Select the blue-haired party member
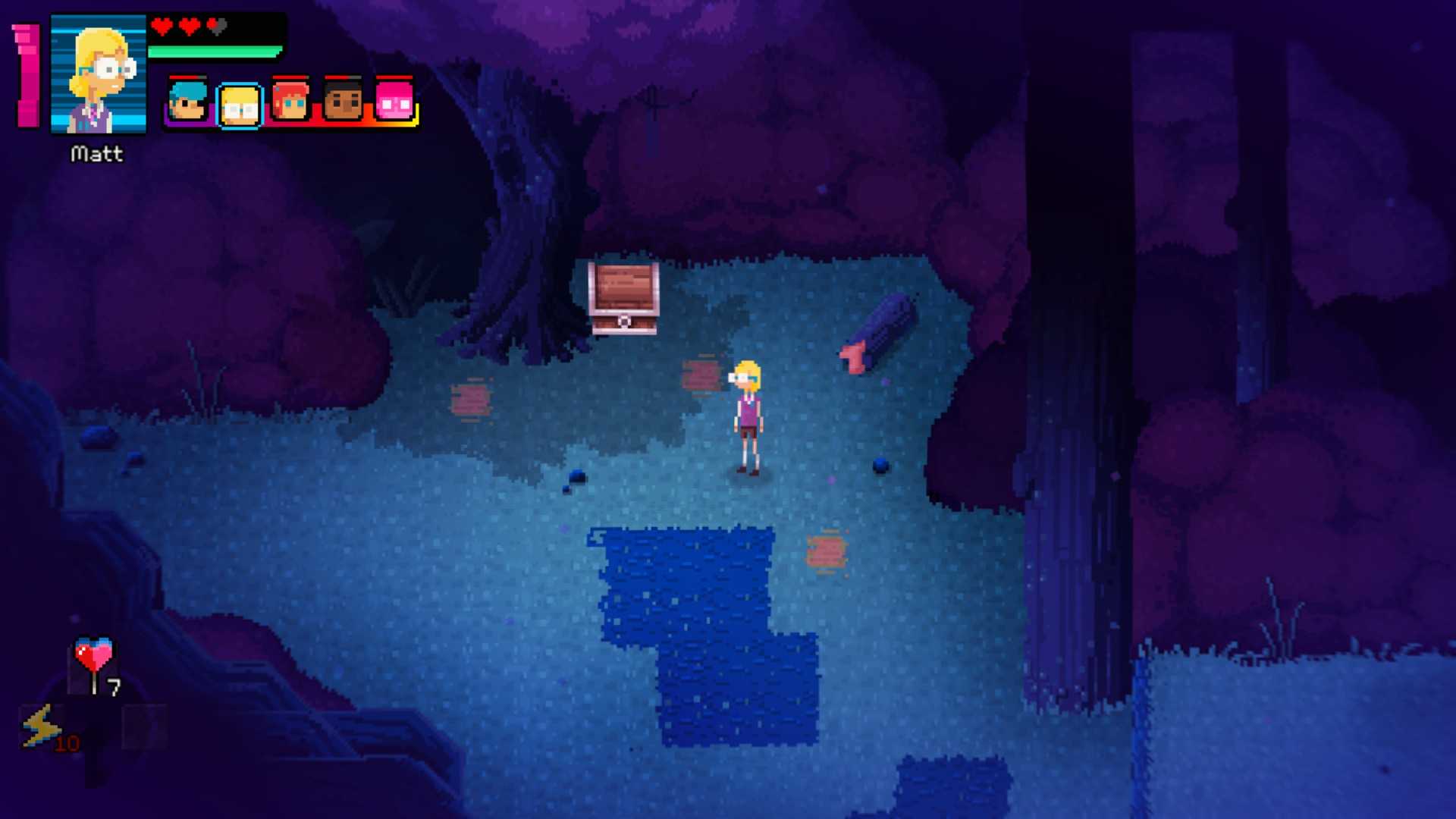 pos(187,102)
